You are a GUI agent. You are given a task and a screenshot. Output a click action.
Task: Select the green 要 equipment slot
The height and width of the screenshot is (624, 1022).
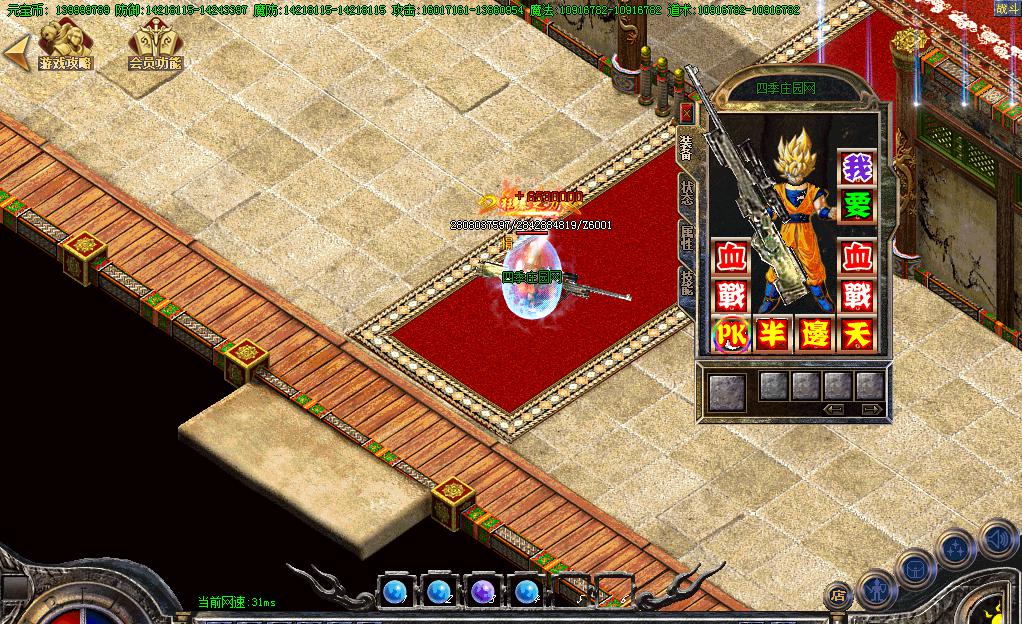pyautogui.click(x=857, y=206)
